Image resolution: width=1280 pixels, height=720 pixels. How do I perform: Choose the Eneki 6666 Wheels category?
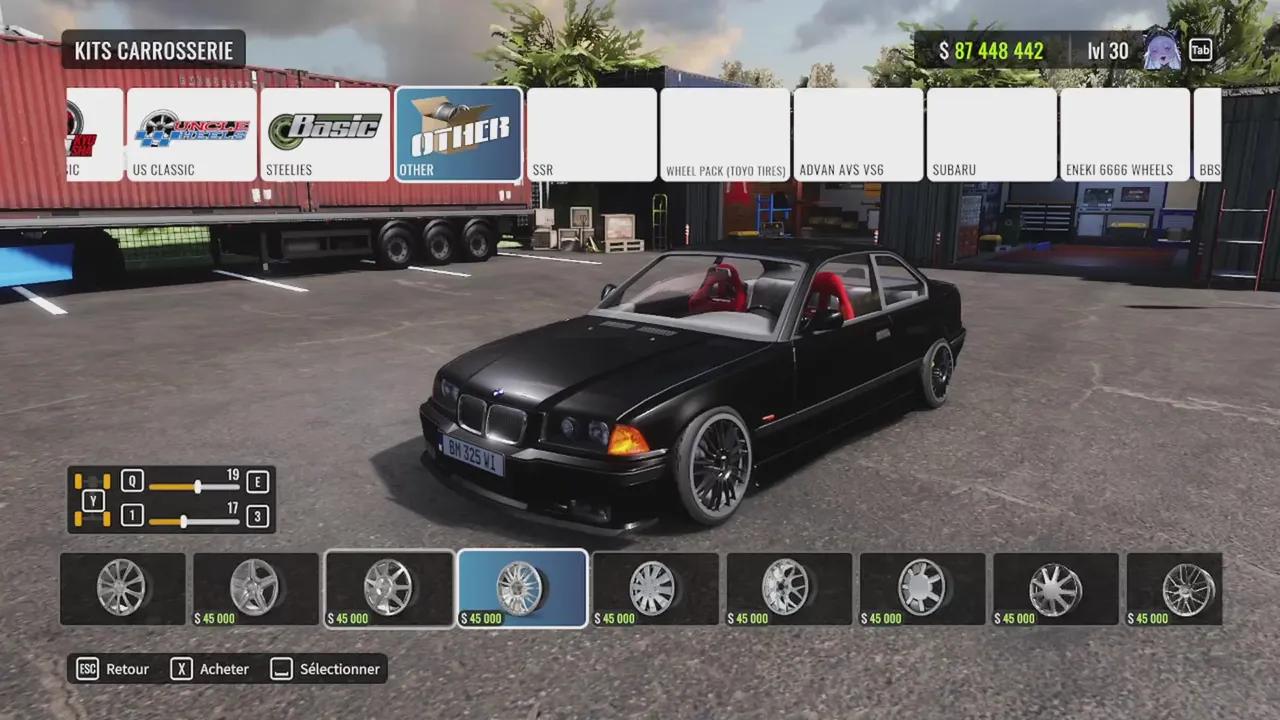1124,134
